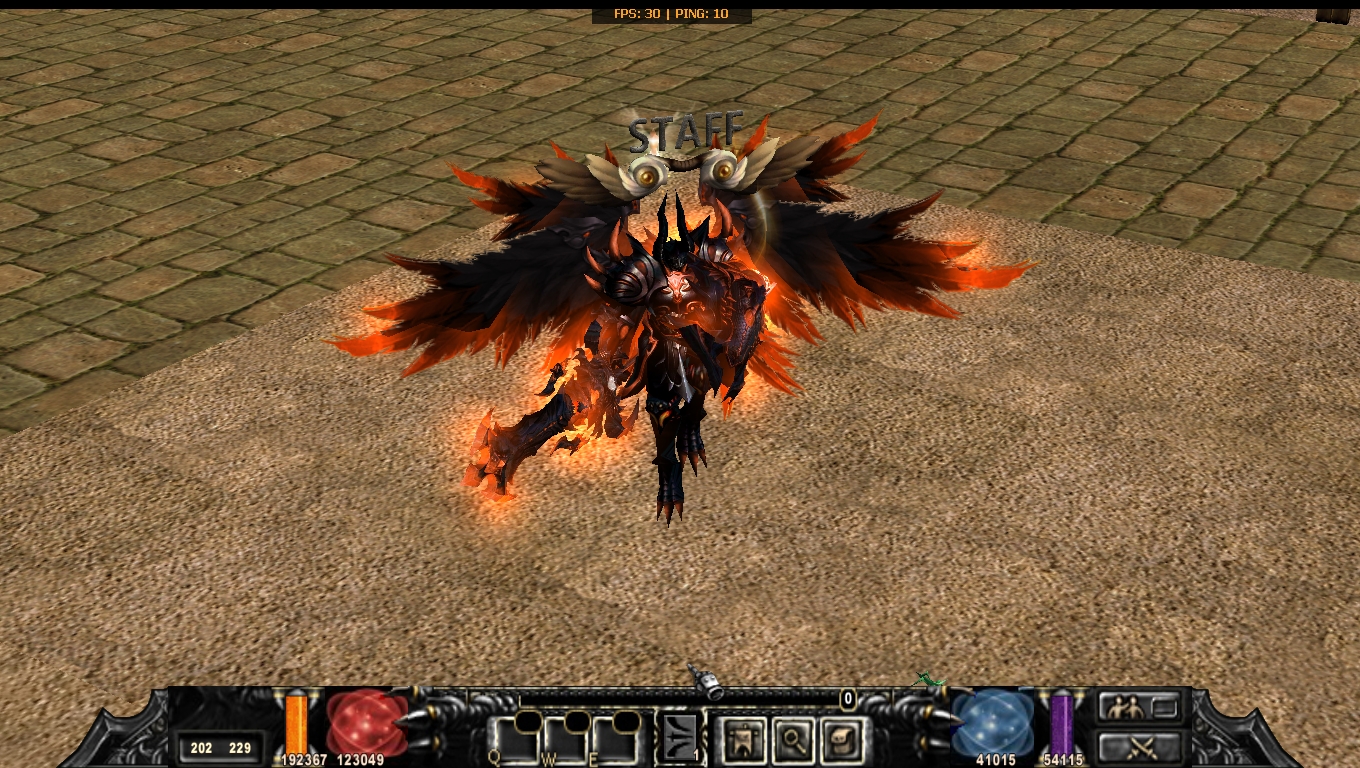
Task: Click the magnifying glass icon button
Action: (791, 740)
